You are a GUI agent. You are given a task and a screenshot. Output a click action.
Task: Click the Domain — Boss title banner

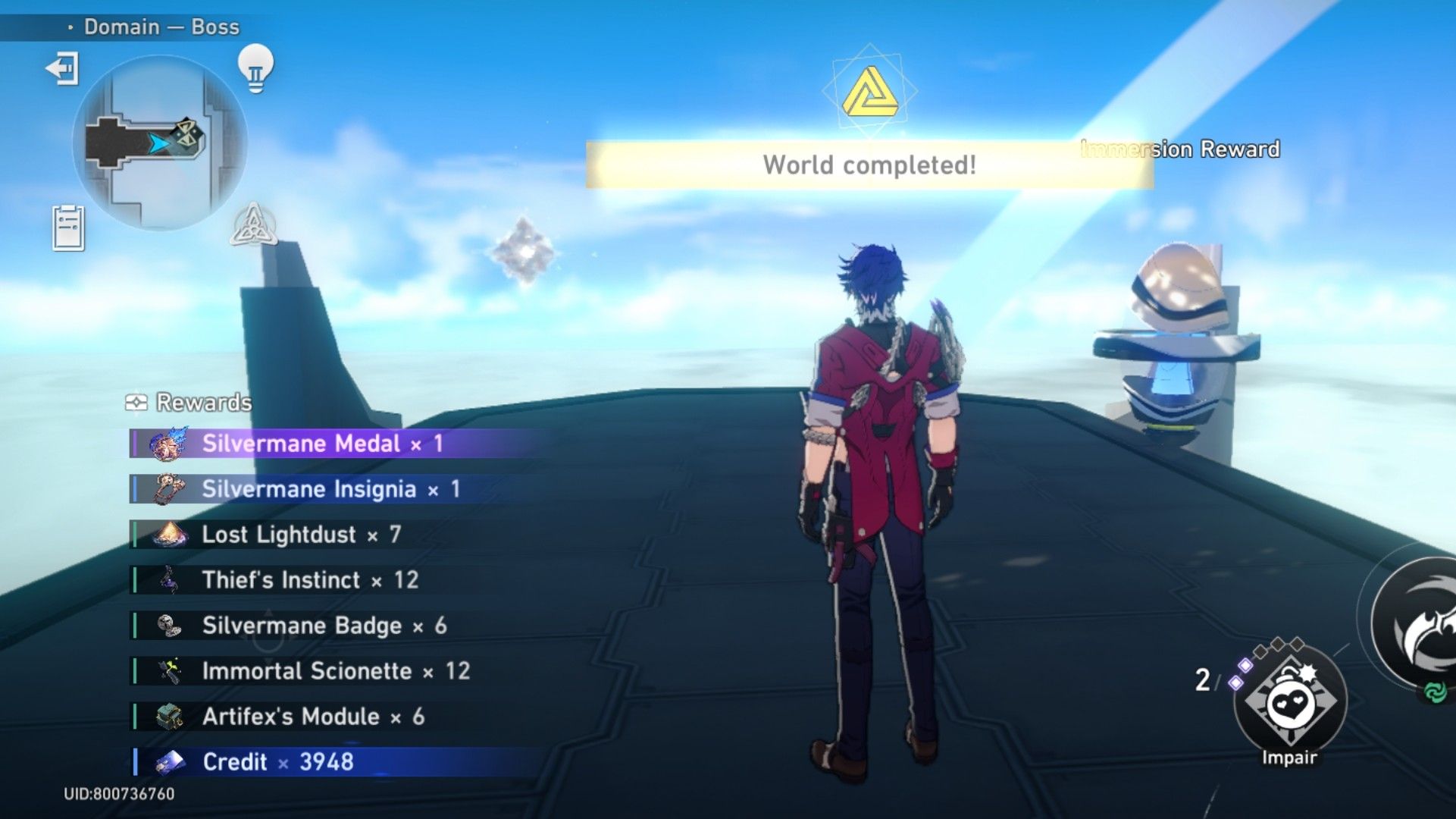coord(160,26)
